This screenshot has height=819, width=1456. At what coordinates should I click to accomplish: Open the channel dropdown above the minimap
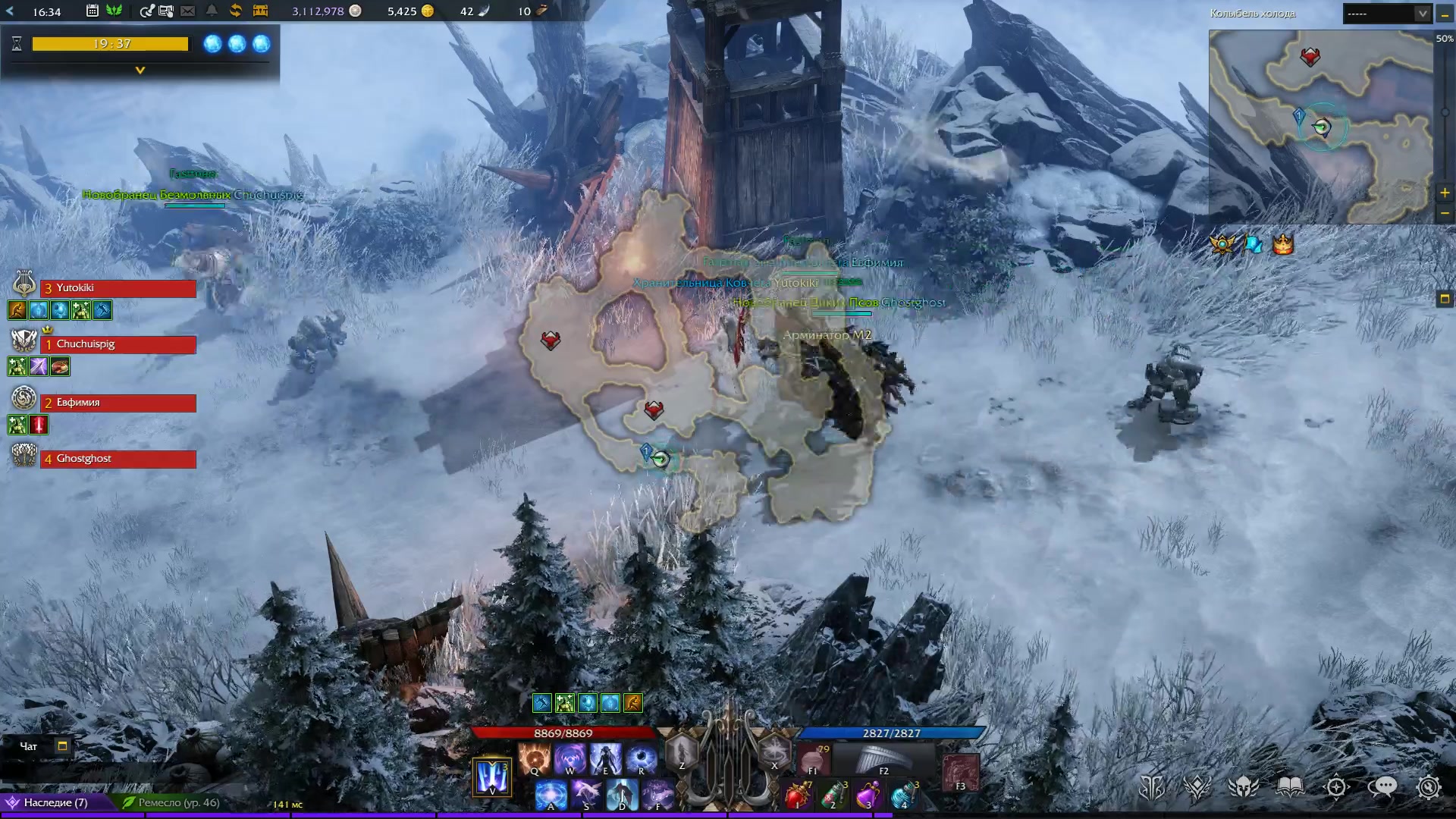coord(1387,14)
